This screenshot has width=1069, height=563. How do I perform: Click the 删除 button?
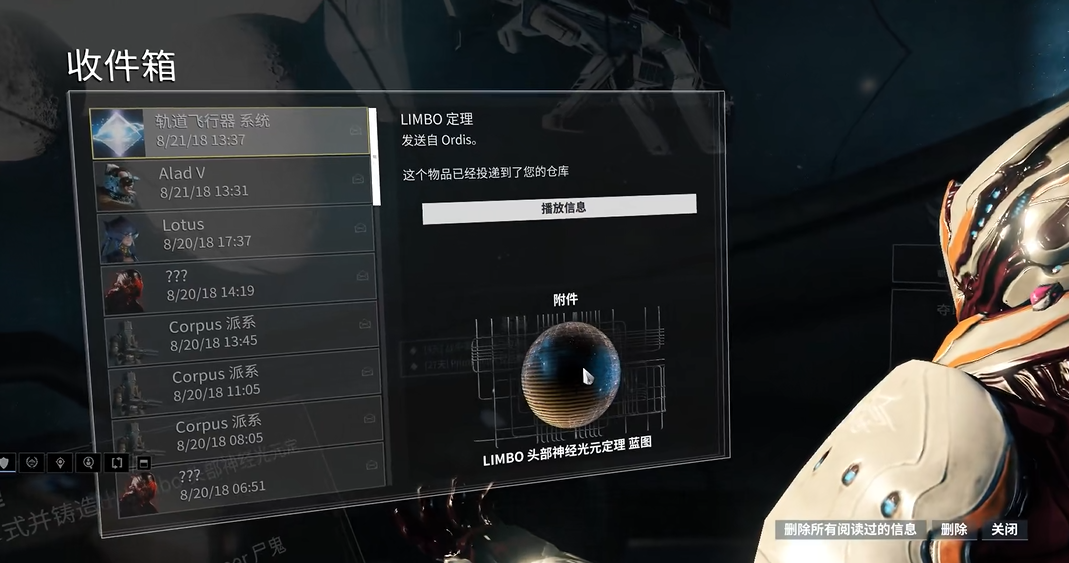954,530
